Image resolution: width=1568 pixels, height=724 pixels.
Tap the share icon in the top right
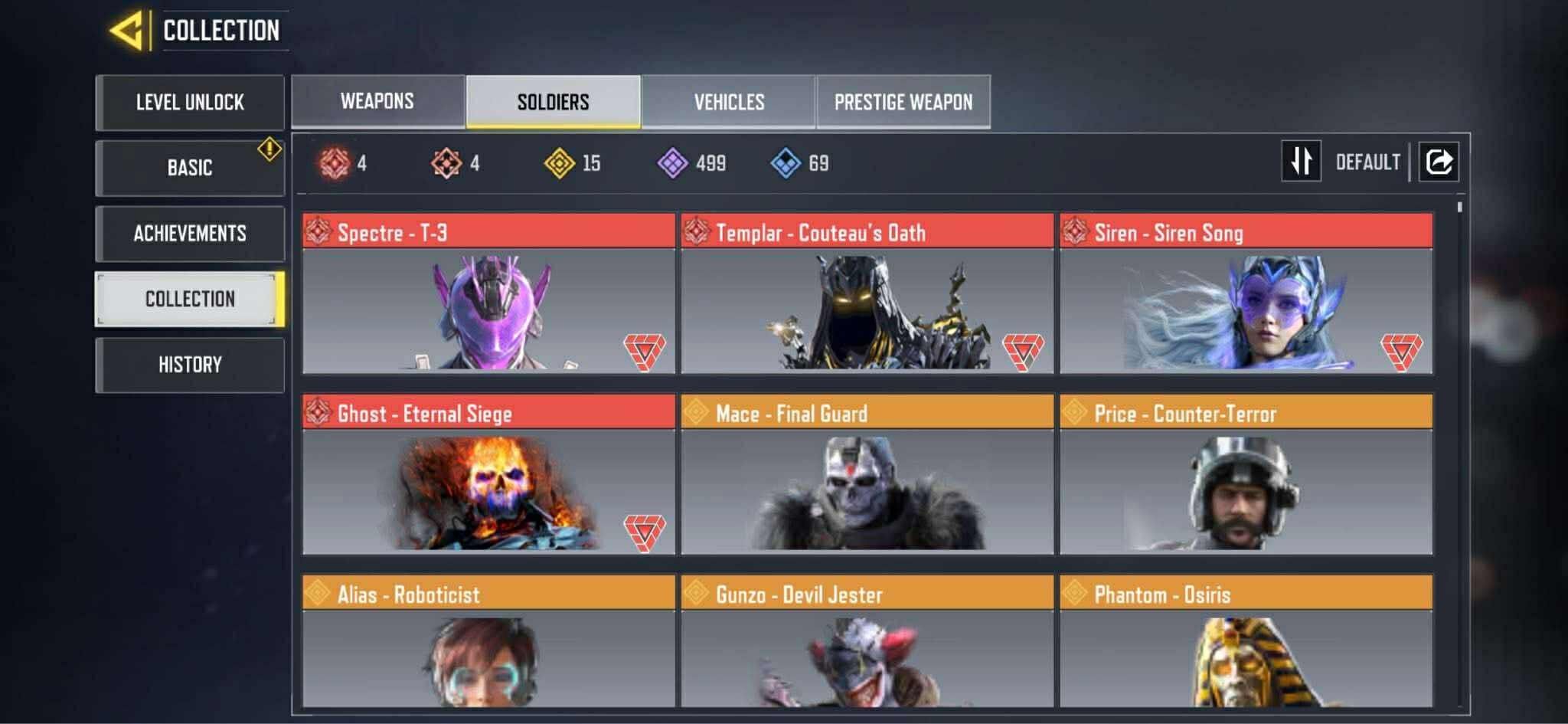[x=1438, y=162]
